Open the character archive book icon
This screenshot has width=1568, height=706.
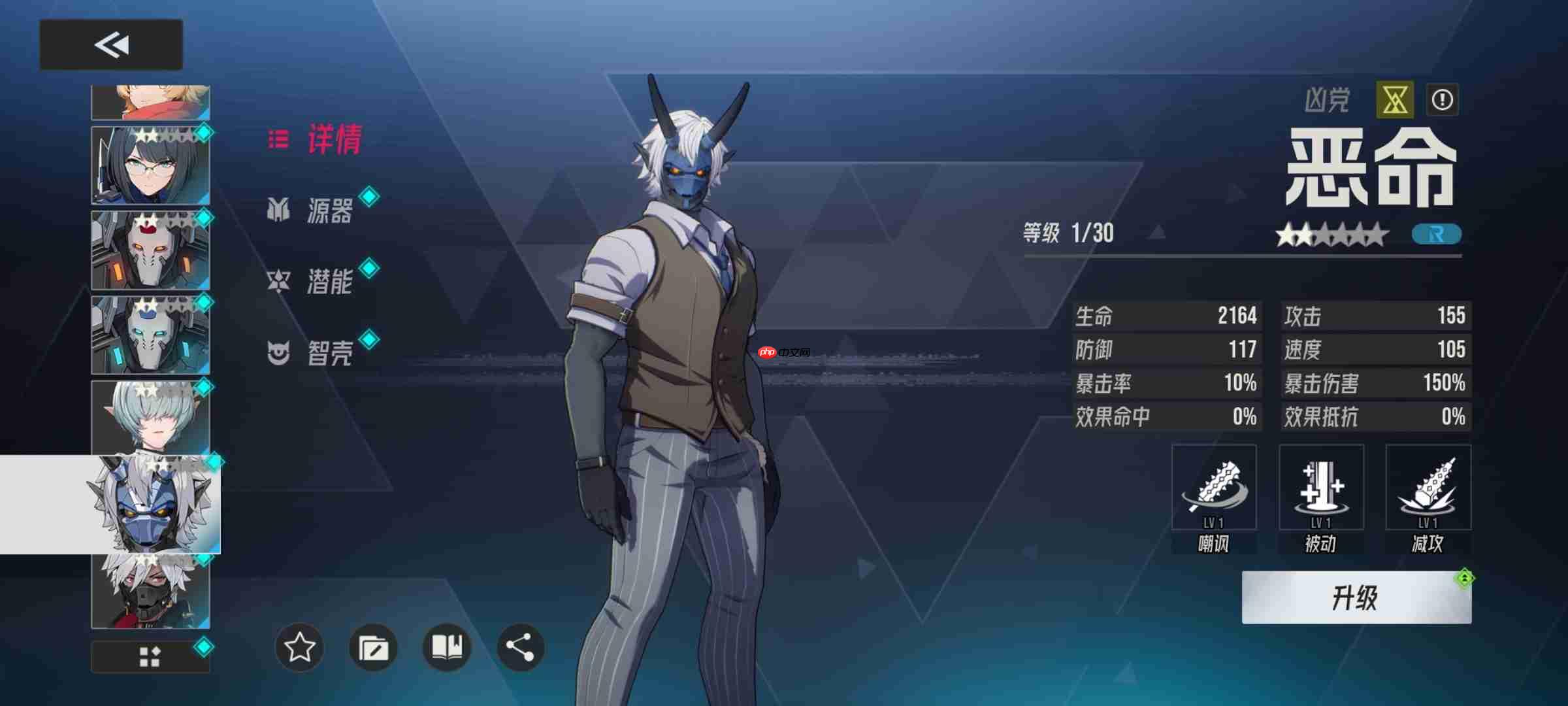tap(446, 648)
